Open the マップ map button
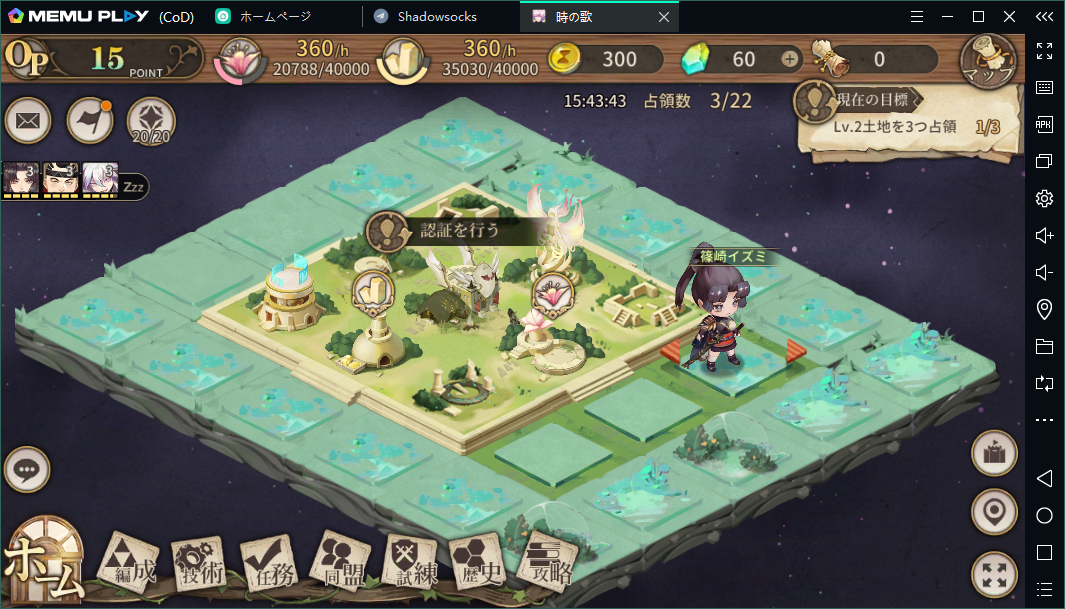This screenshot has height=609, width=1065. tap(988, 62)
